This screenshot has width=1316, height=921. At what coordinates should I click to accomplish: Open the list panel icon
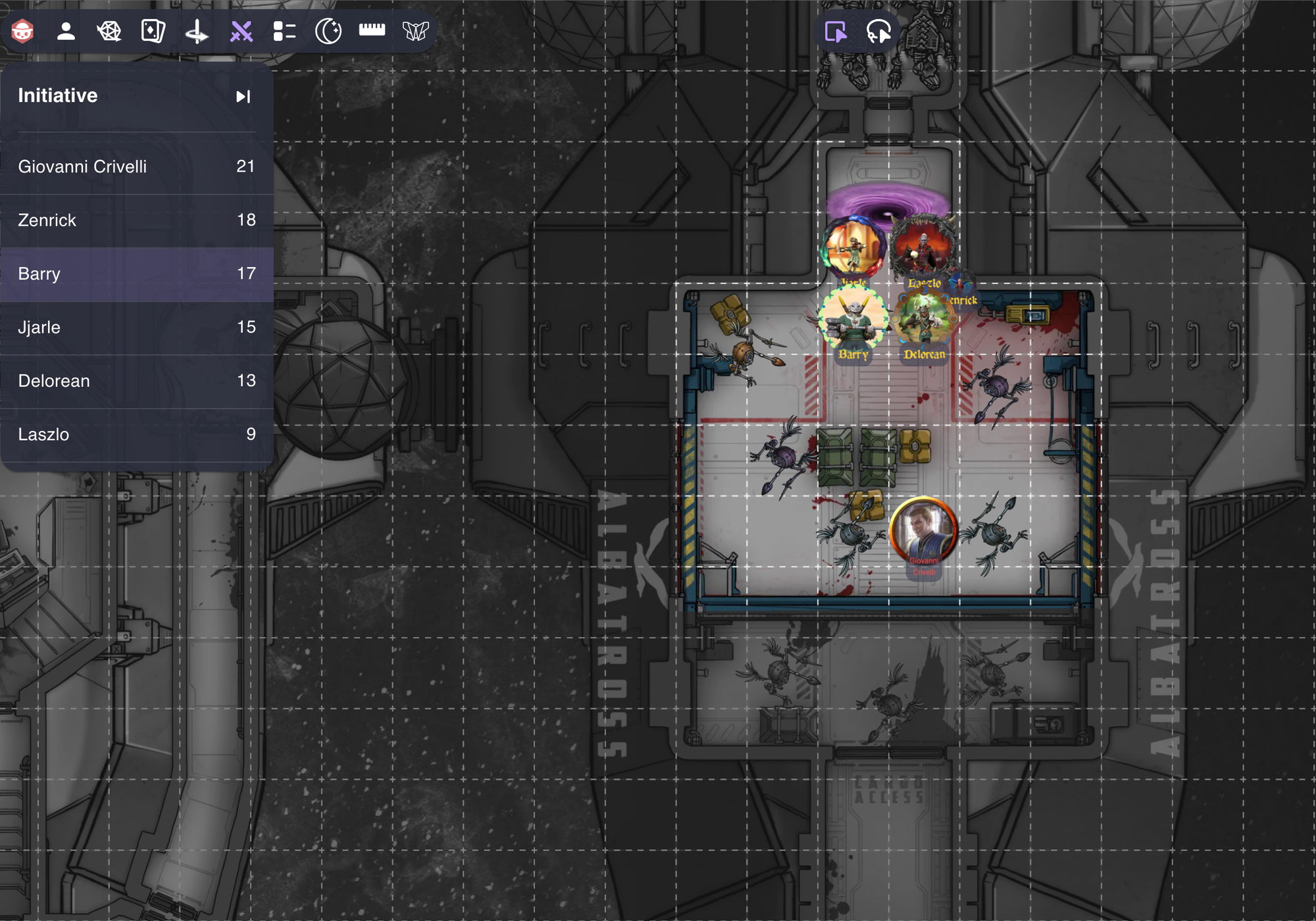tap(285, 30)
